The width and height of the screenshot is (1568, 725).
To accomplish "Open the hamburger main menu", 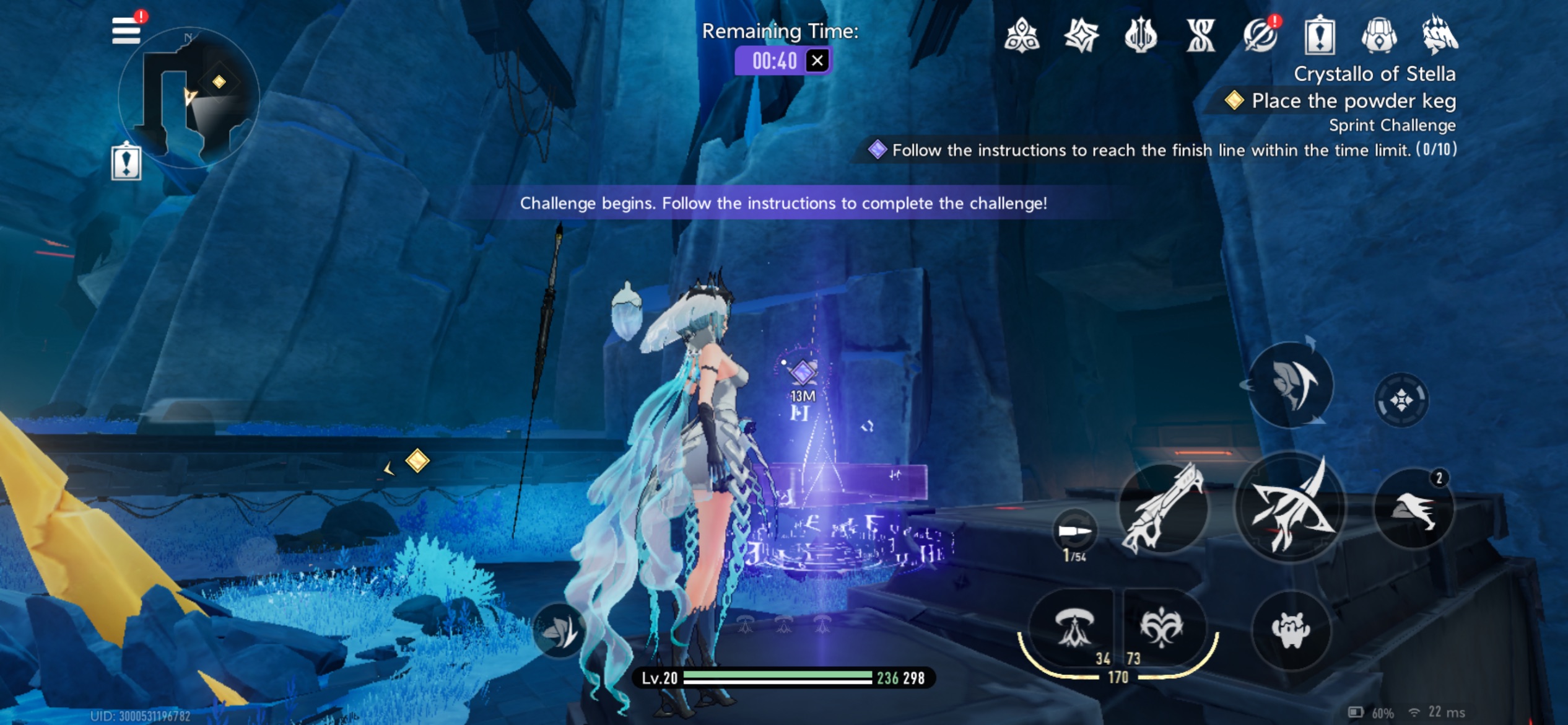I will pos(126,30).
